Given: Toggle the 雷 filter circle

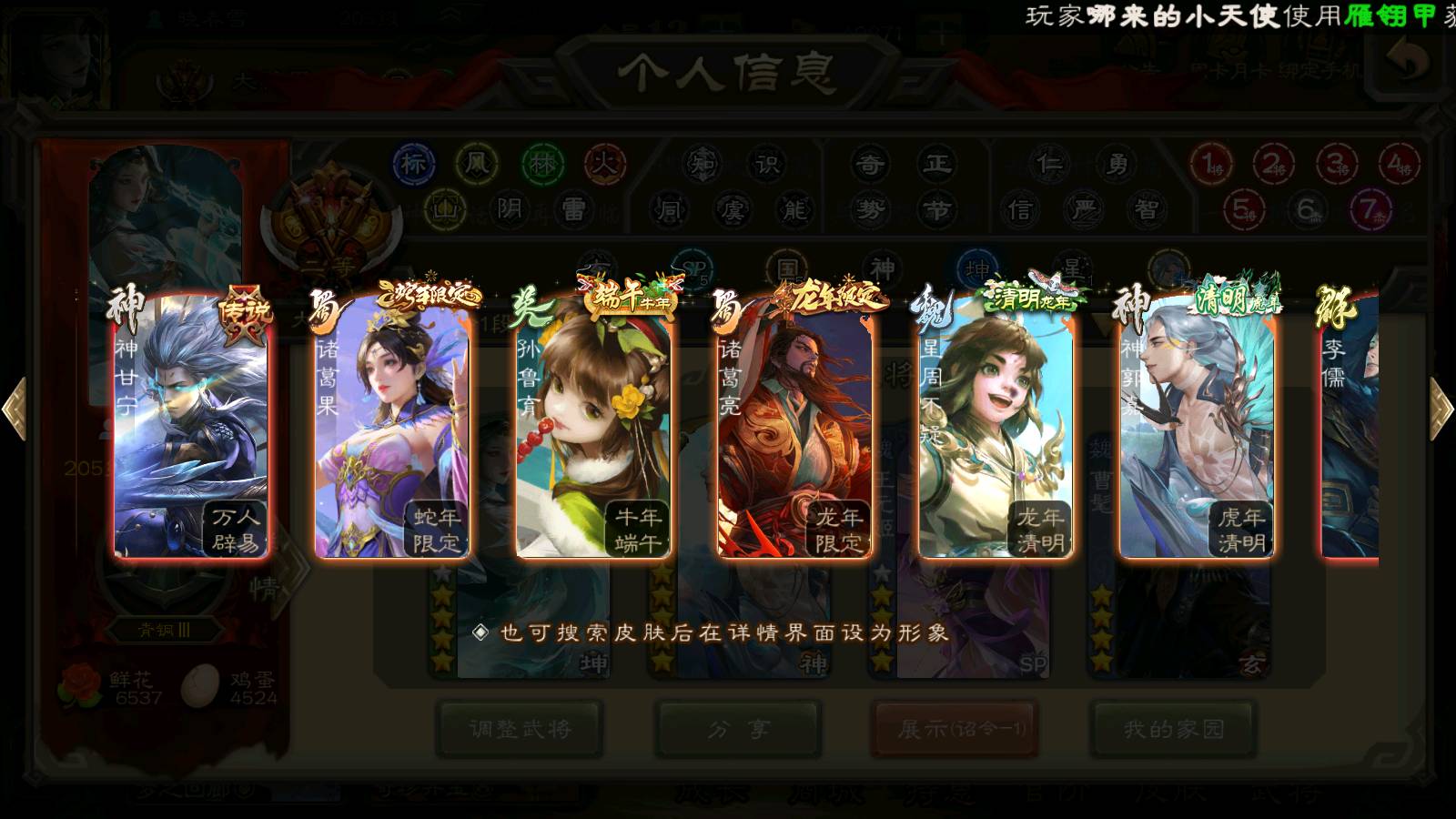Looking at the screenshot, I should click(x=573, y=210).
